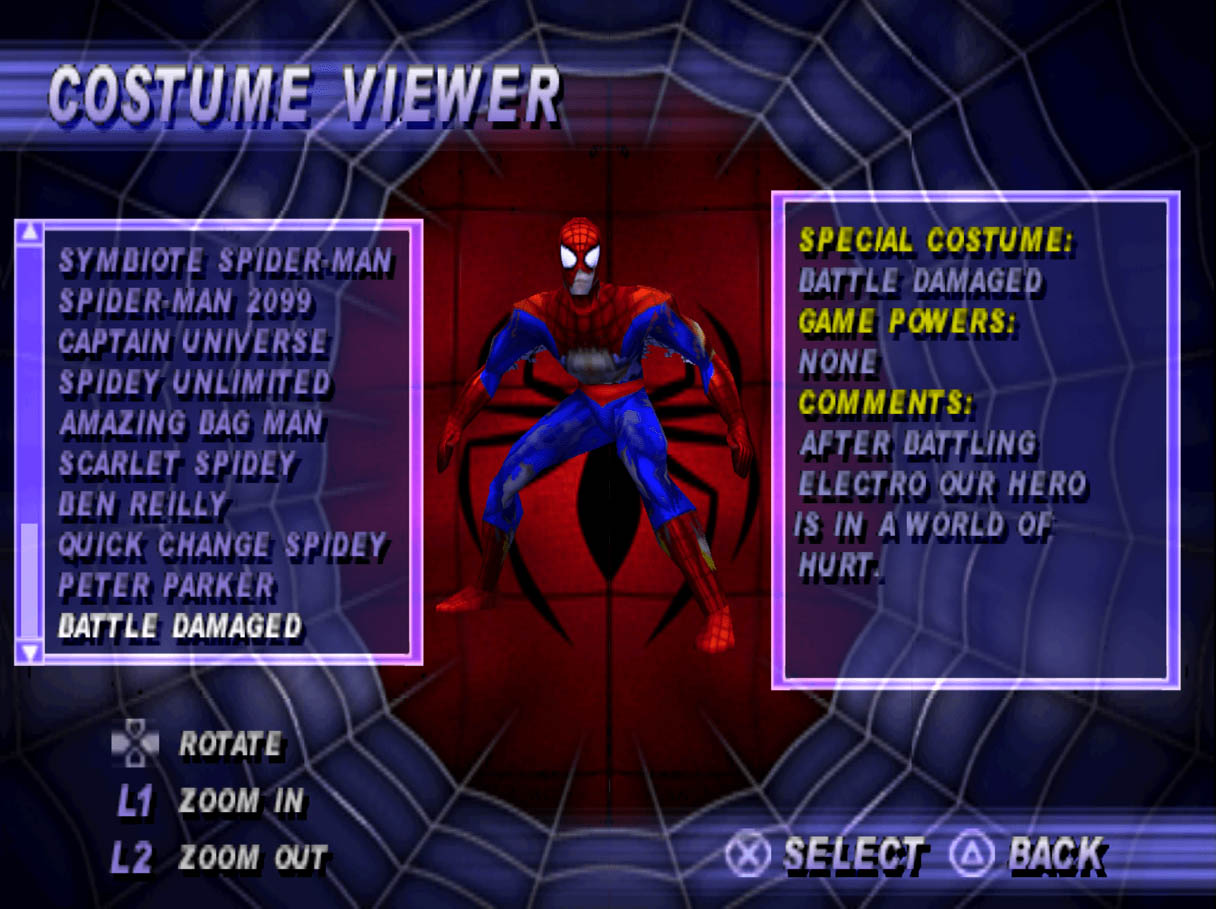
Task: Choose the Spider-Man 2099 costume
Action: pyautogui.click(x=185, y=301)
